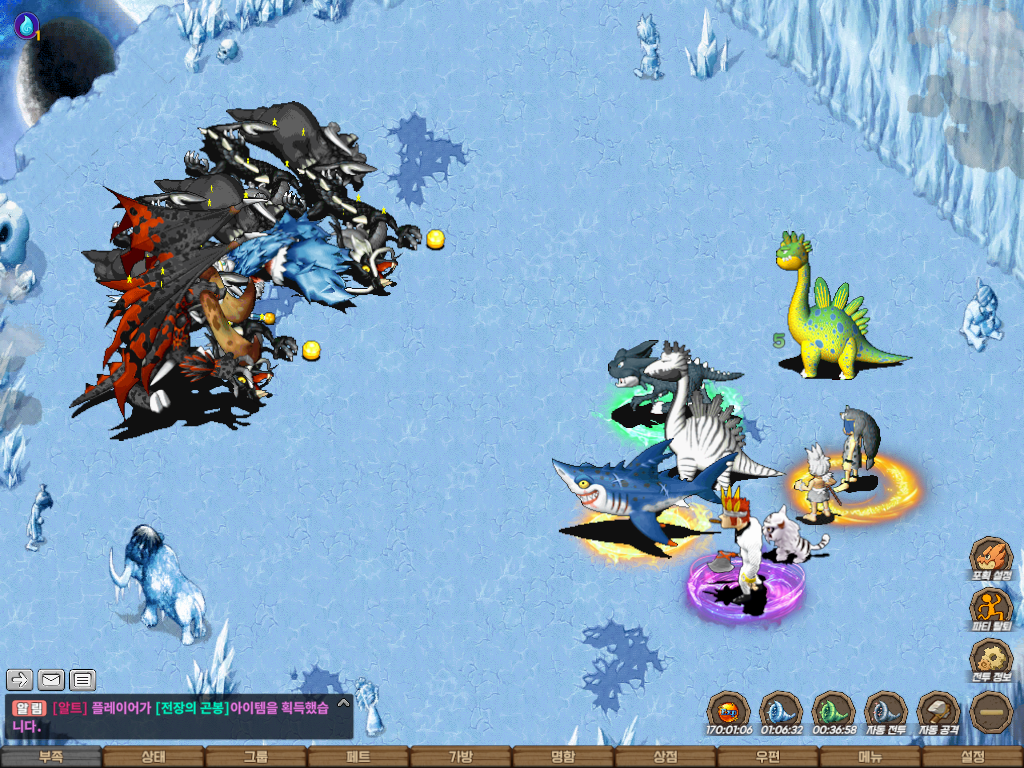This screenshot has width=1024, height=768.
Task: Toggle 자동 공격 auto attack
Action: click(938, 713)
